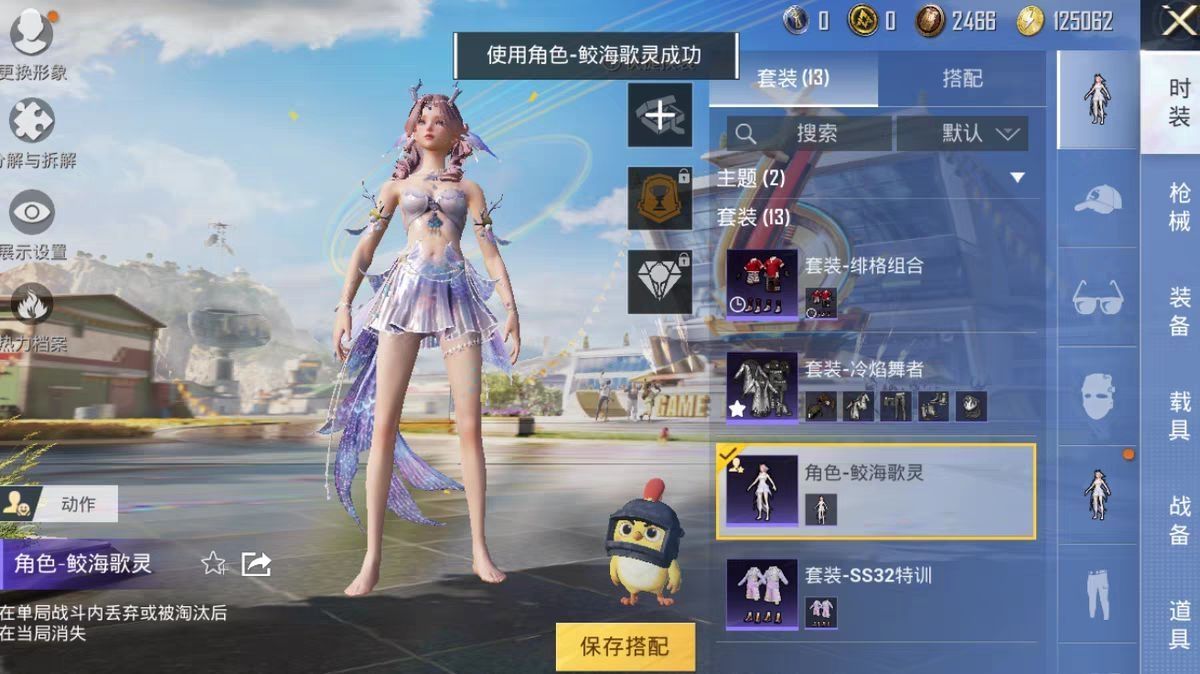Open the 默认 sort dropdown
The width and height of the screenshot is (1200, 674).
tap(962, 133)
